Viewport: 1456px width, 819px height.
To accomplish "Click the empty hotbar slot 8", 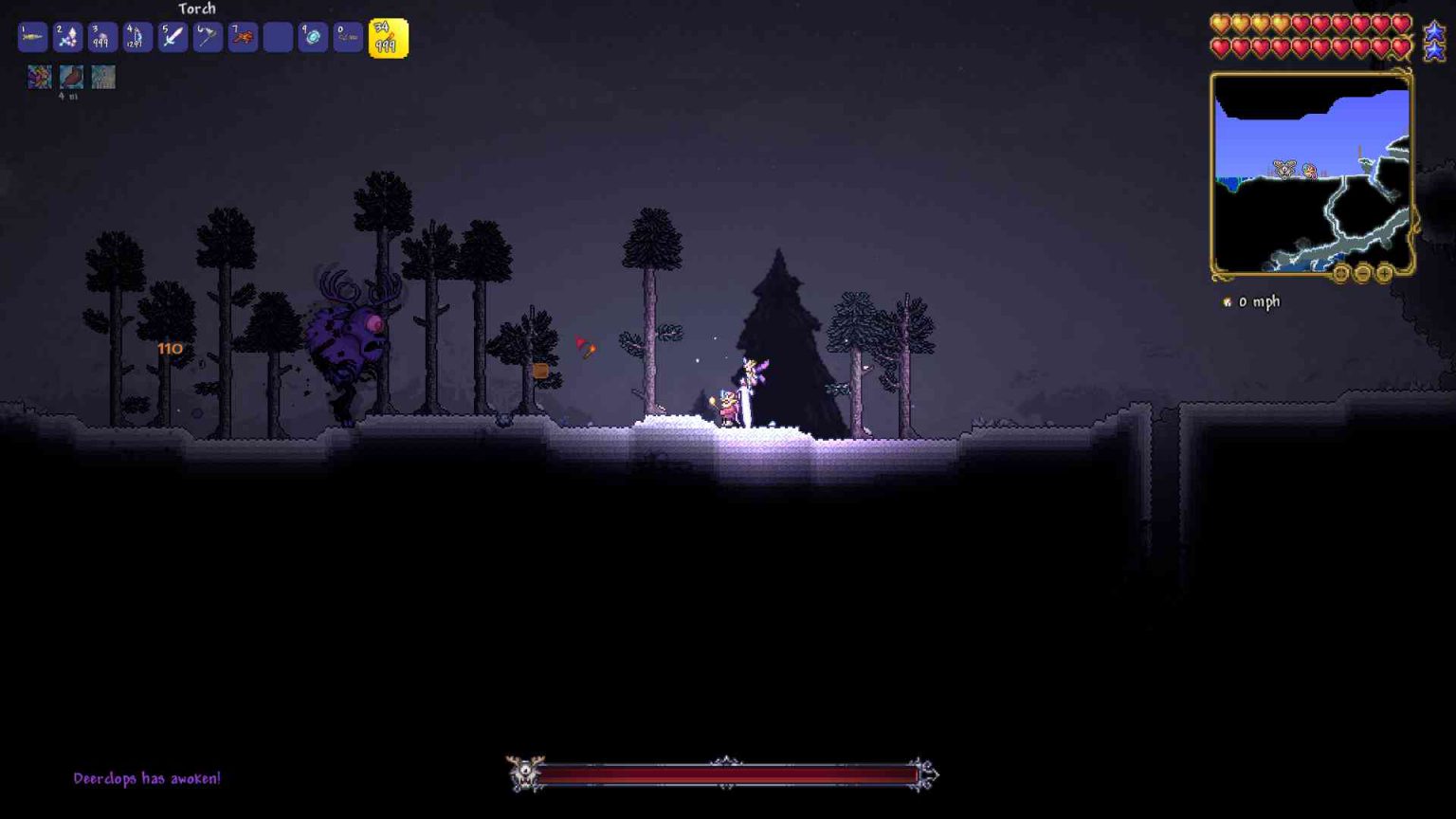I will point(278,36).
